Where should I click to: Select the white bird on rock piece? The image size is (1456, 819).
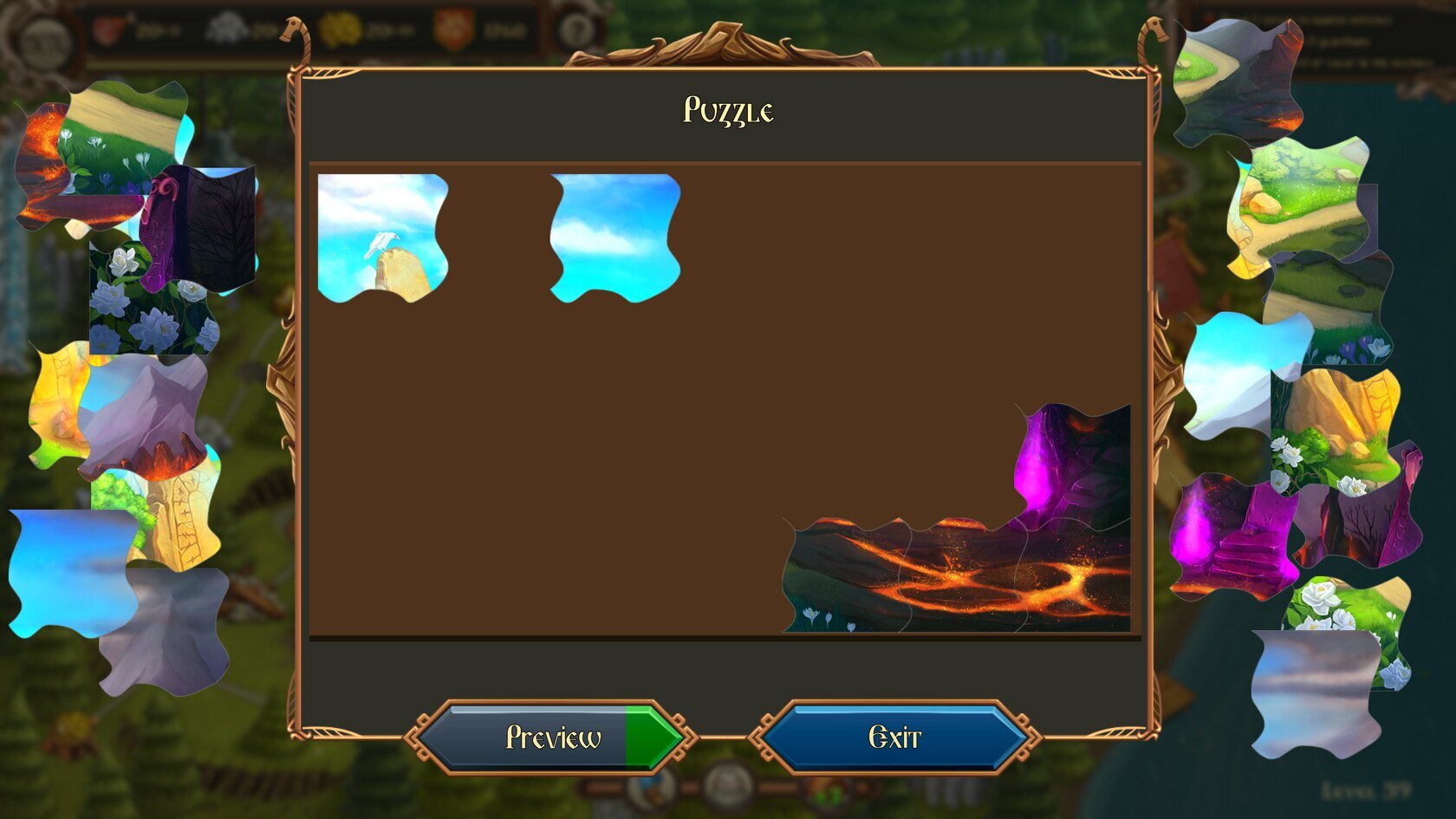point(382,237)
